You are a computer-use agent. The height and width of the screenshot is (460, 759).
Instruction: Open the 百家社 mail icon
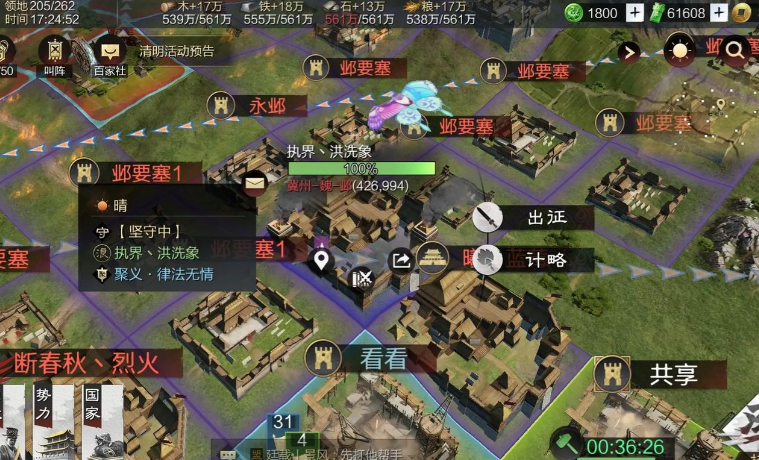(x=110, y=52)
